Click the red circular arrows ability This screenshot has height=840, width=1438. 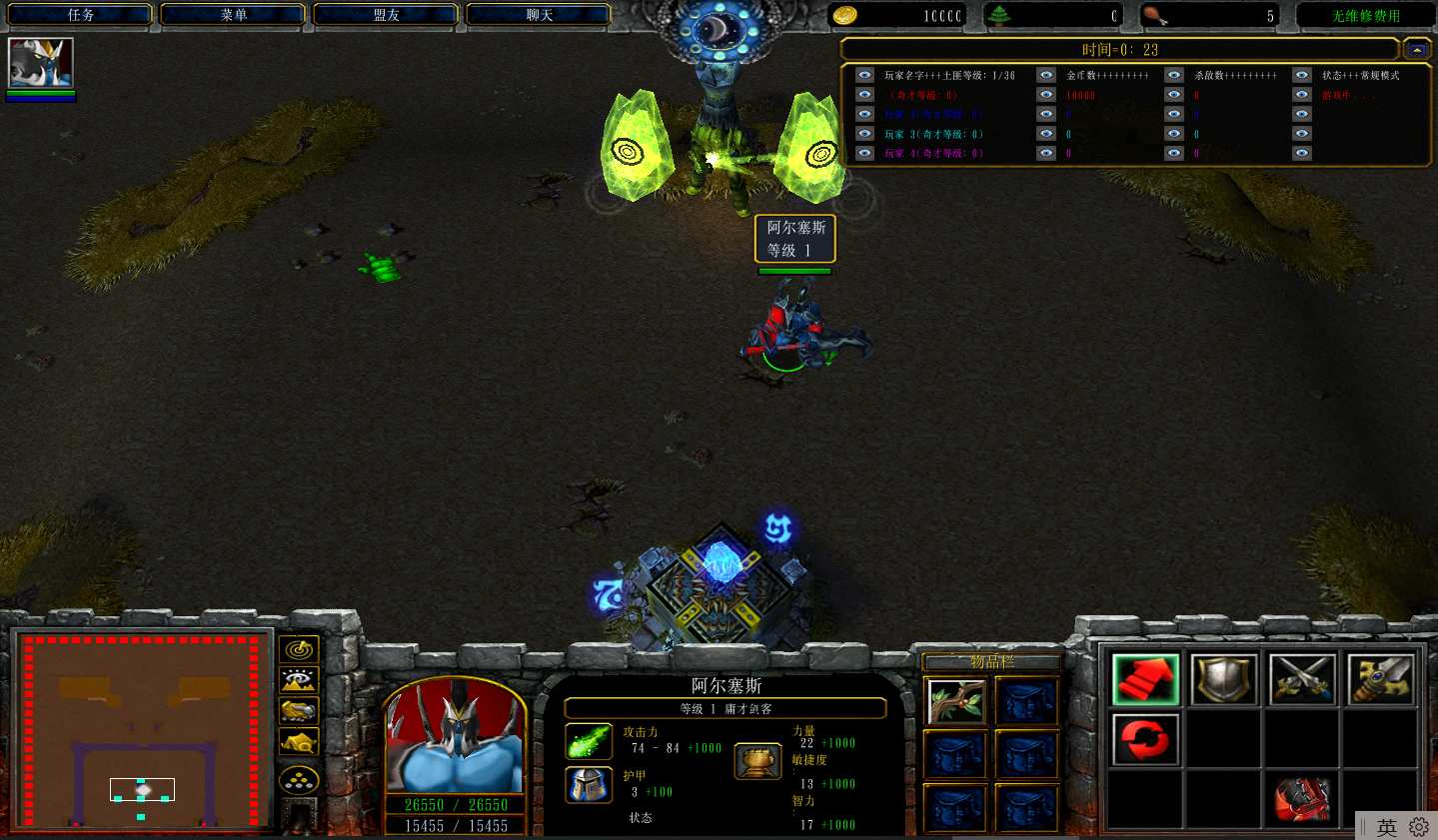1146,740
